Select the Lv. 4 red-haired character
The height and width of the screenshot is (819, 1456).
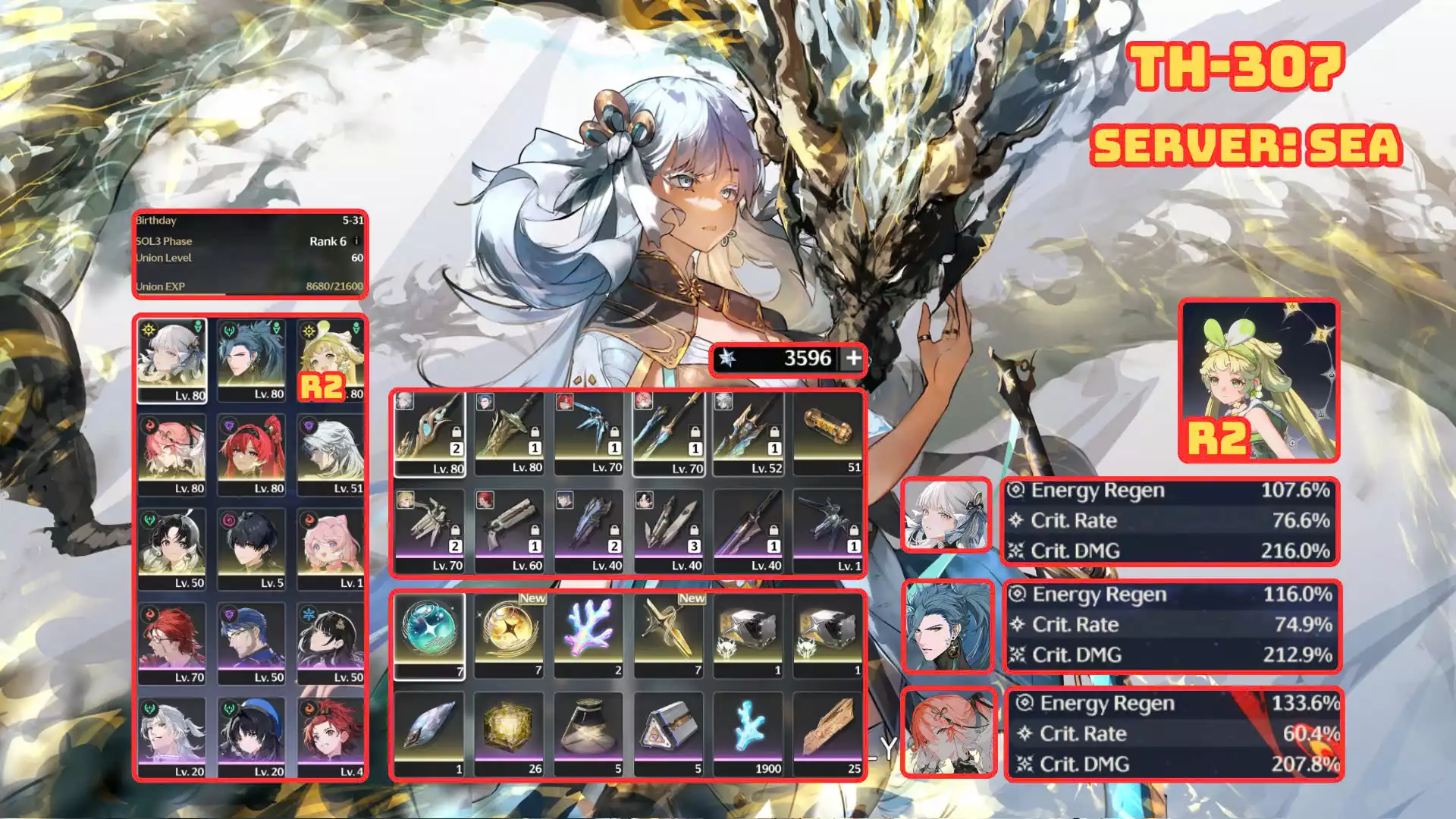click(330, 738)
